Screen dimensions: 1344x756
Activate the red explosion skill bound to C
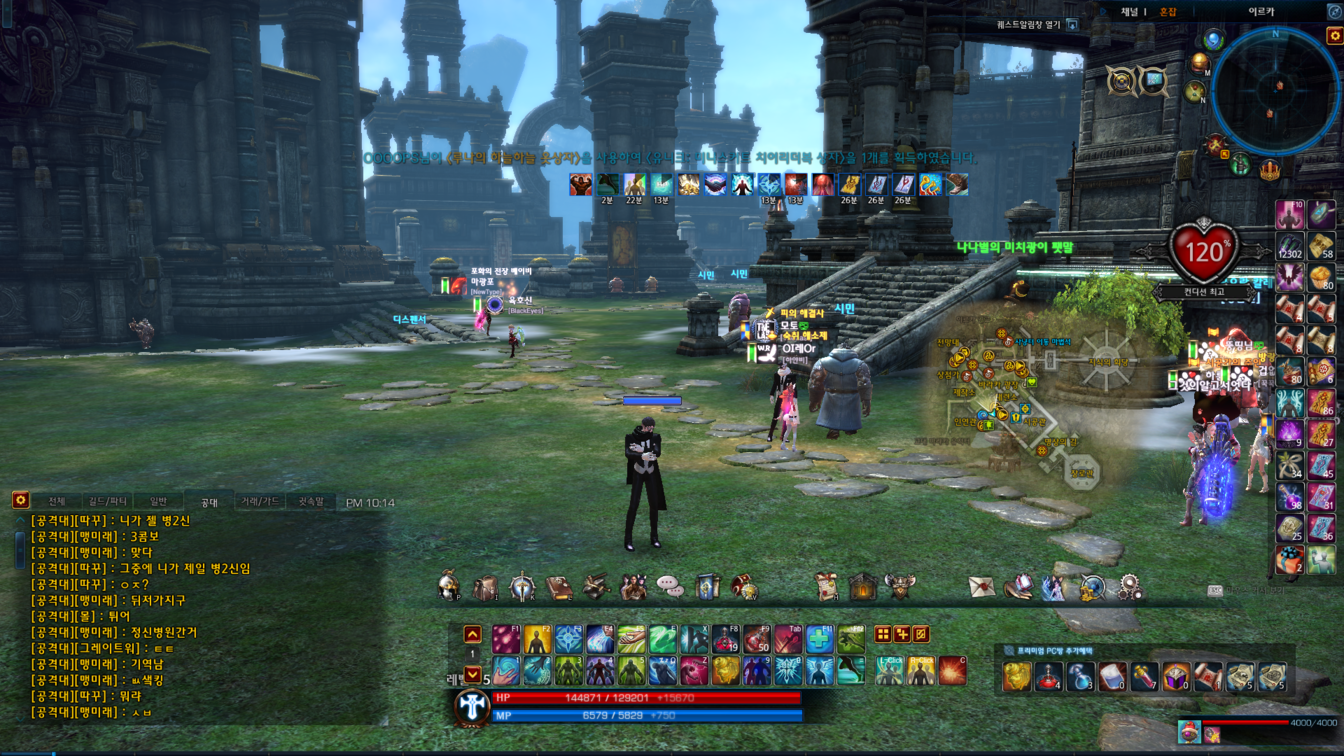pyautogui.click(x=951, y=670)
